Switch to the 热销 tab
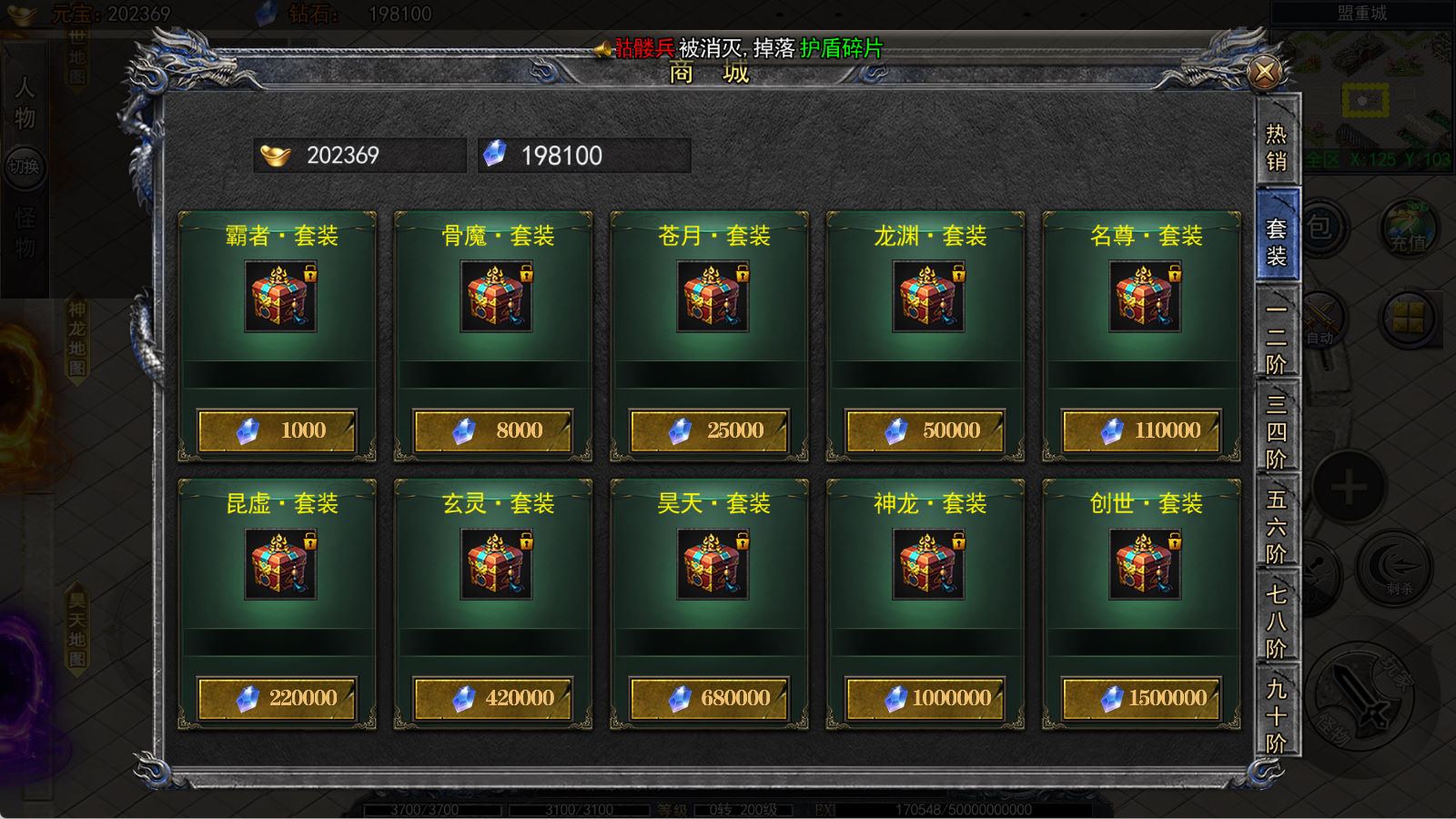The width and height of the screenshot is (1456, 819). click(x=1277, y=147)
